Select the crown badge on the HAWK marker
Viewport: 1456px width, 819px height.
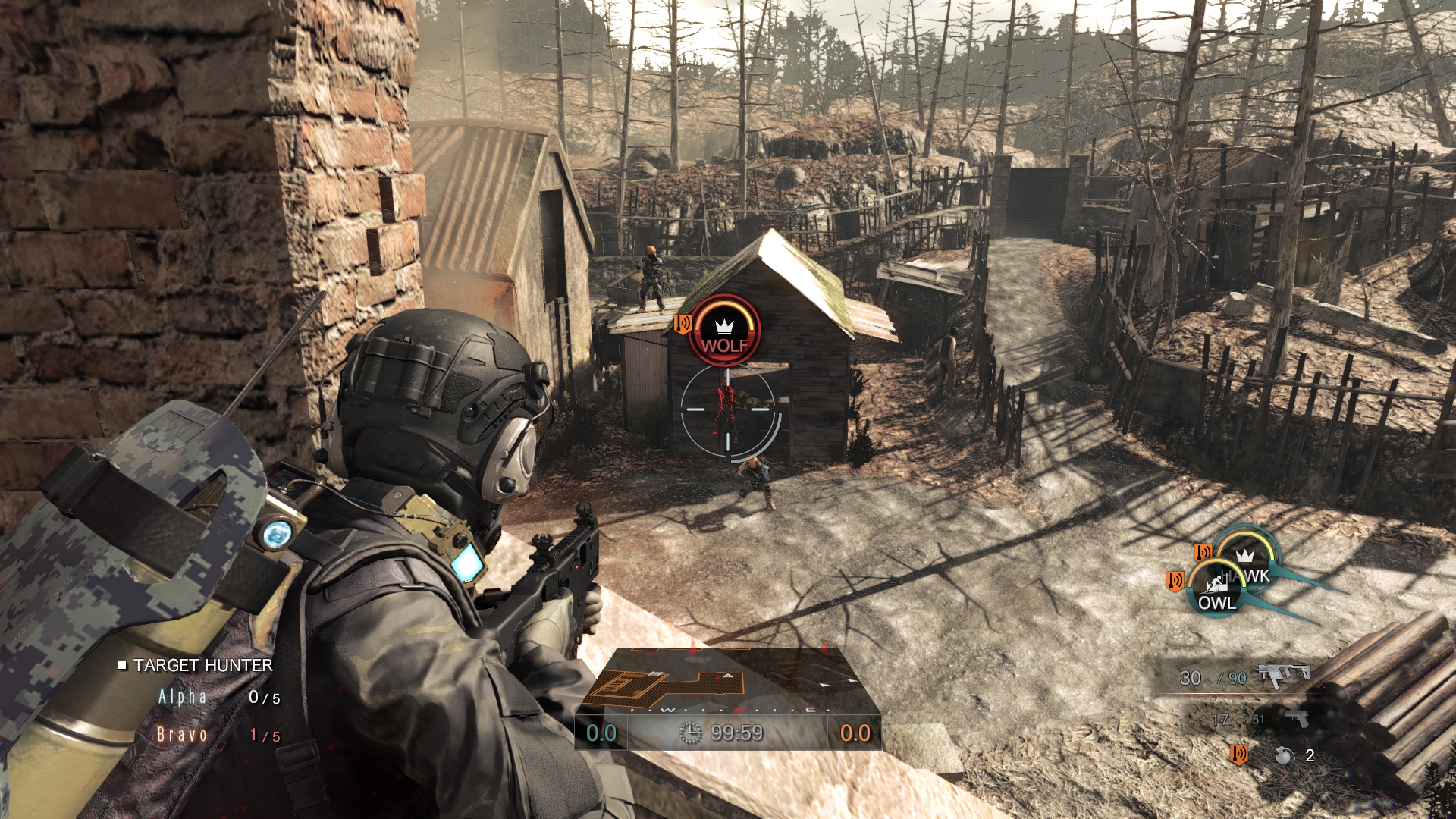point(1244,557)
